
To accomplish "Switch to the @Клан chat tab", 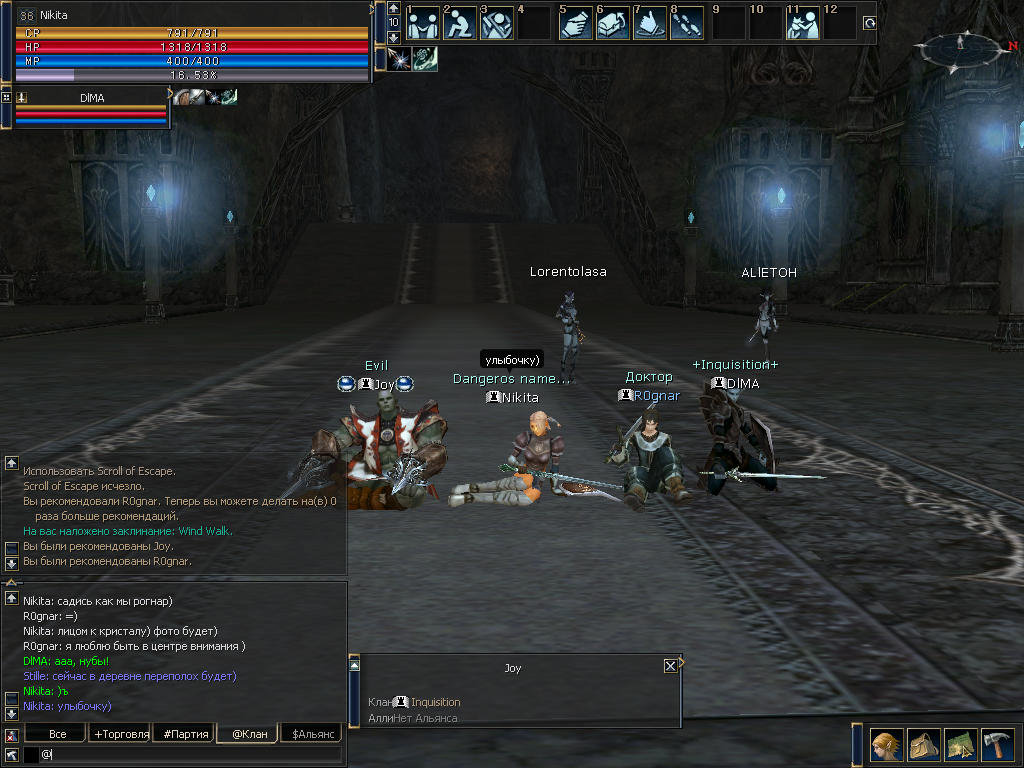I will point(249,734).
